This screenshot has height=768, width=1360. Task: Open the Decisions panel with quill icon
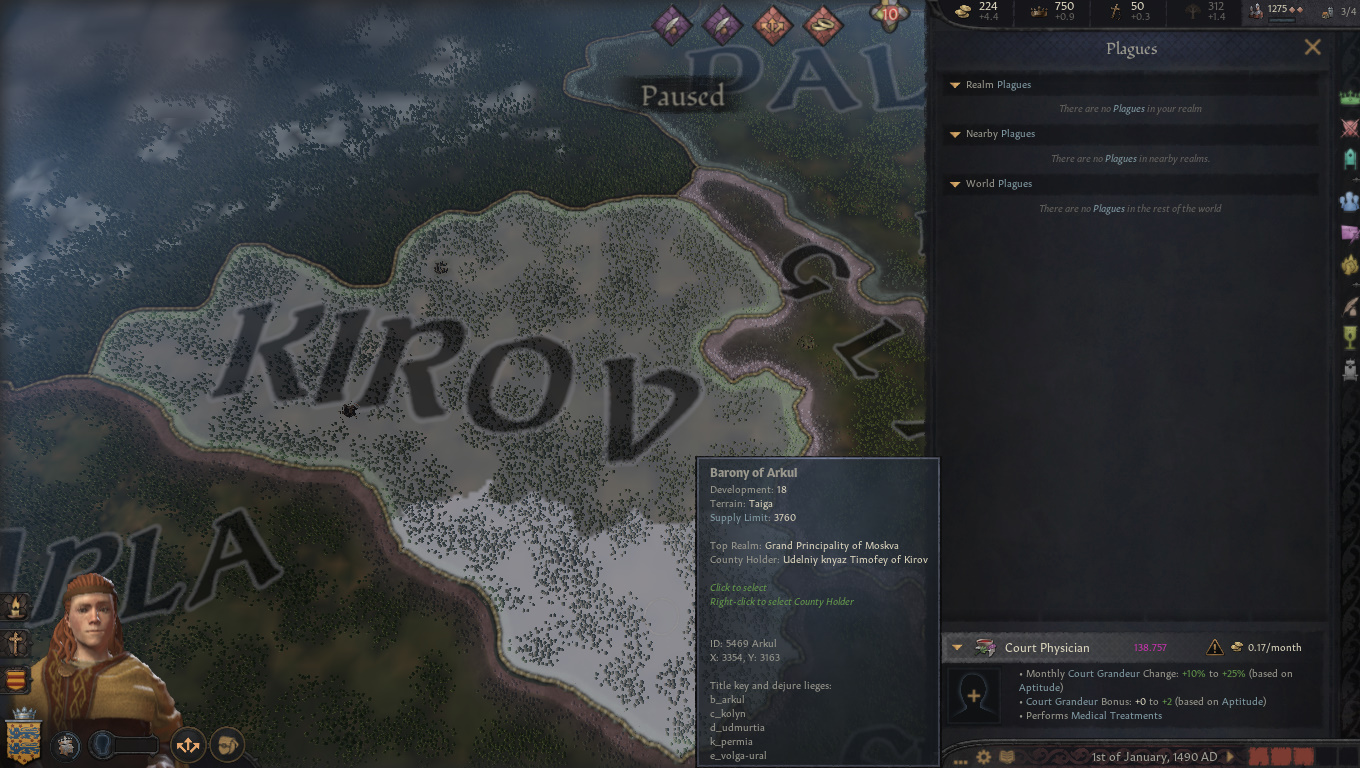point(1349,303)
